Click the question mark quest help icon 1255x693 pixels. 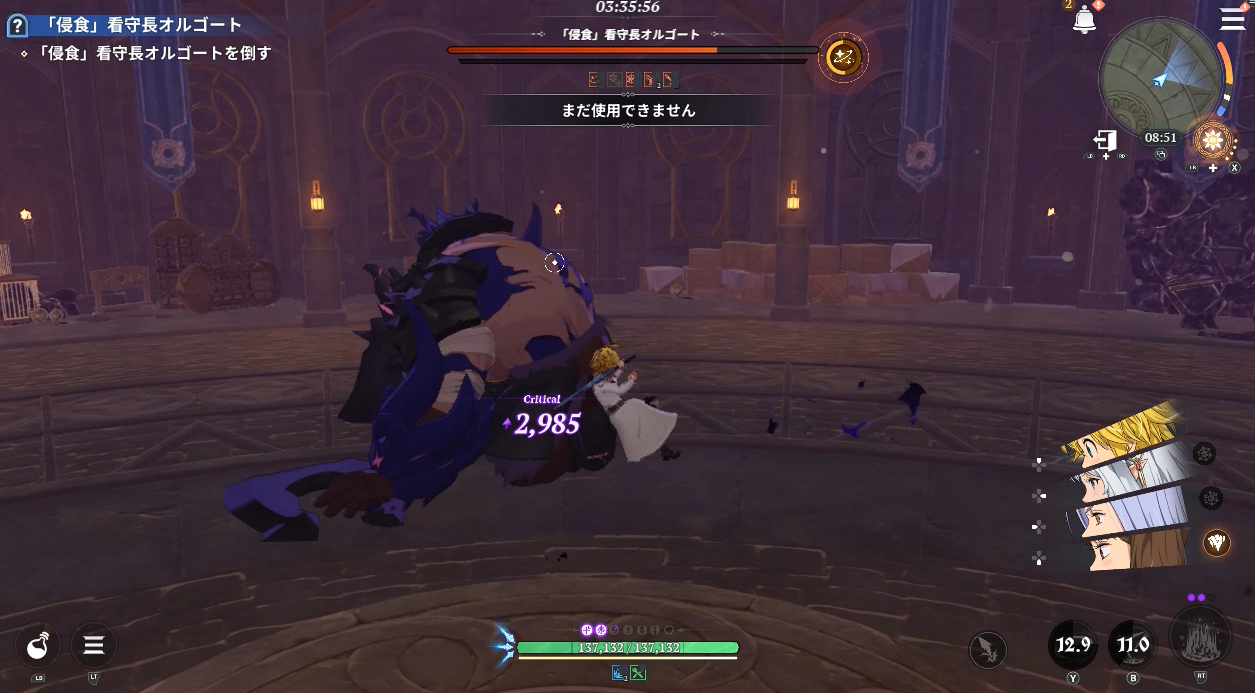[x=15, y=25]
